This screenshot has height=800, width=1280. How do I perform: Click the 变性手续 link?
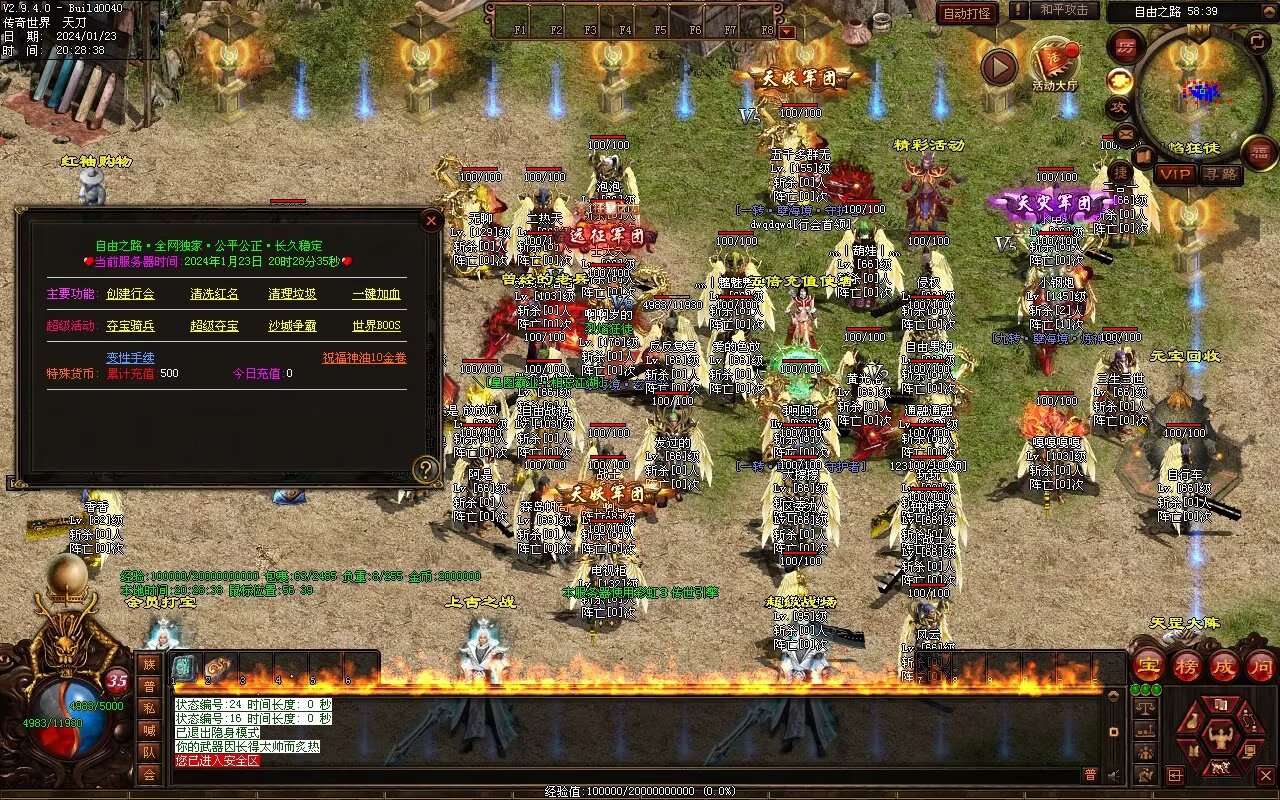(130, 358)
